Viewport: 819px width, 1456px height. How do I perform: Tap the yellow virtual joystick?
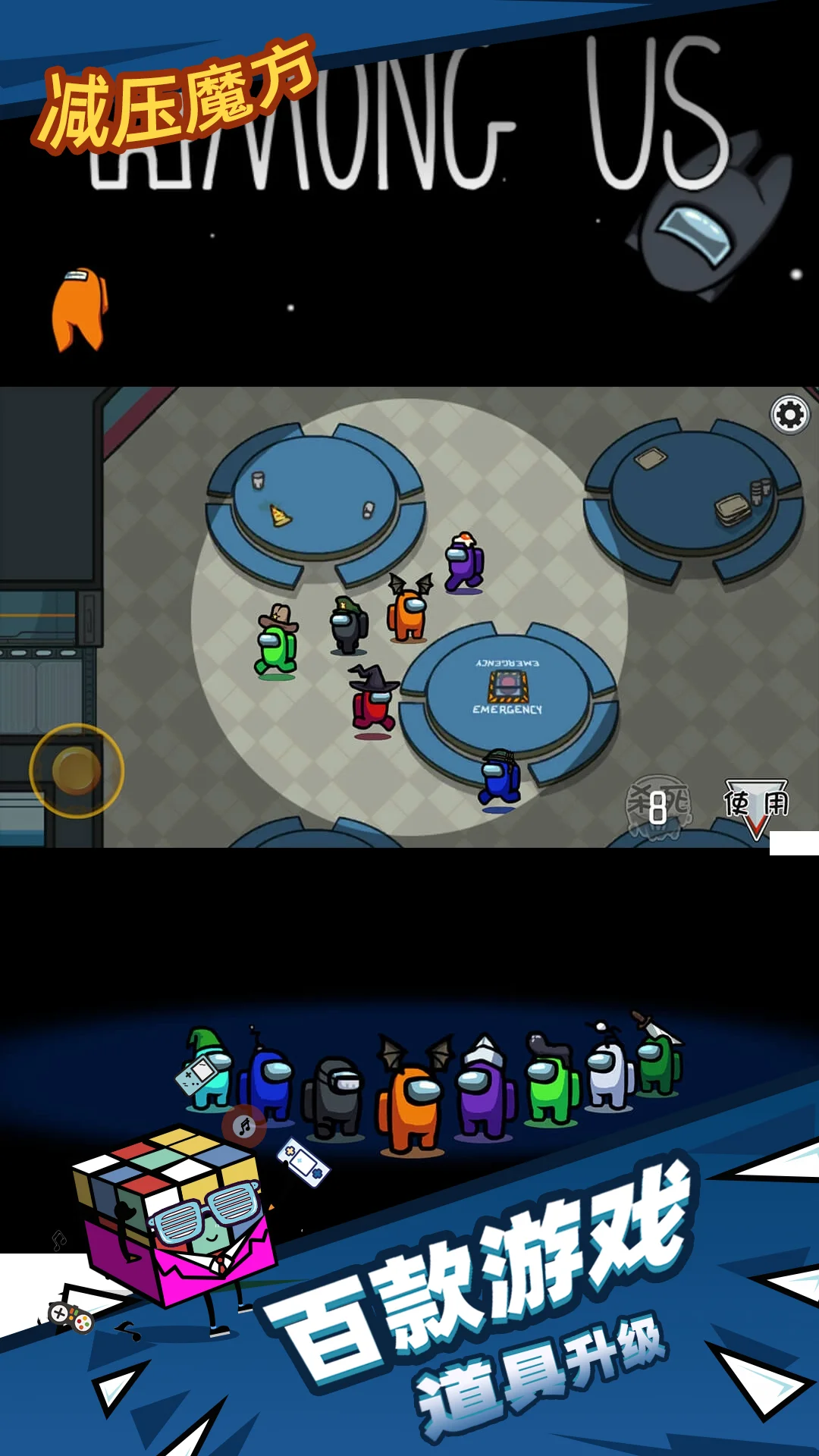(x=77, y=770)
